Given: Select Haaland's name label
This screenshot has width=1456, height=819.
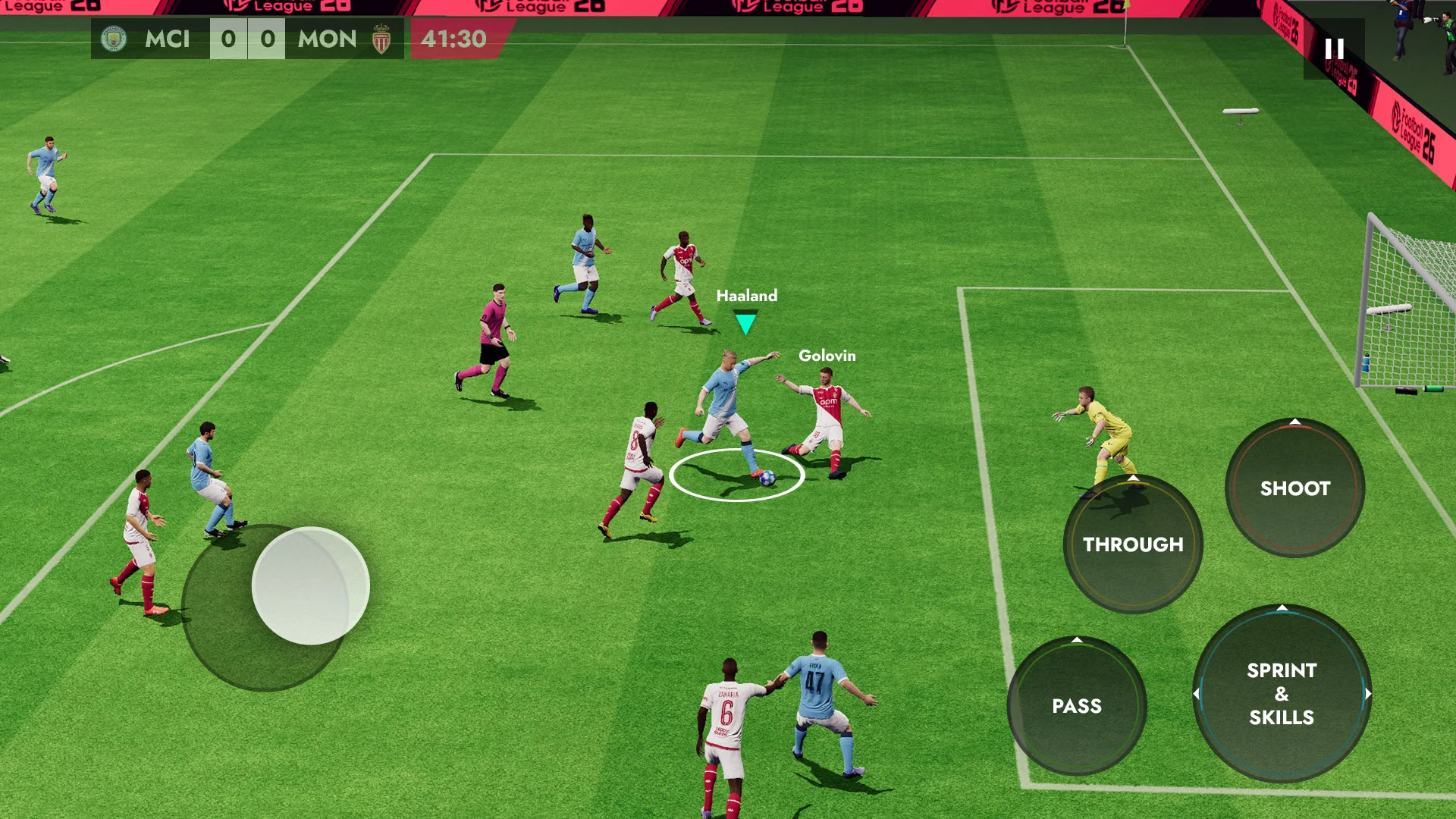Looking at the screenshot, I should 746,296.
